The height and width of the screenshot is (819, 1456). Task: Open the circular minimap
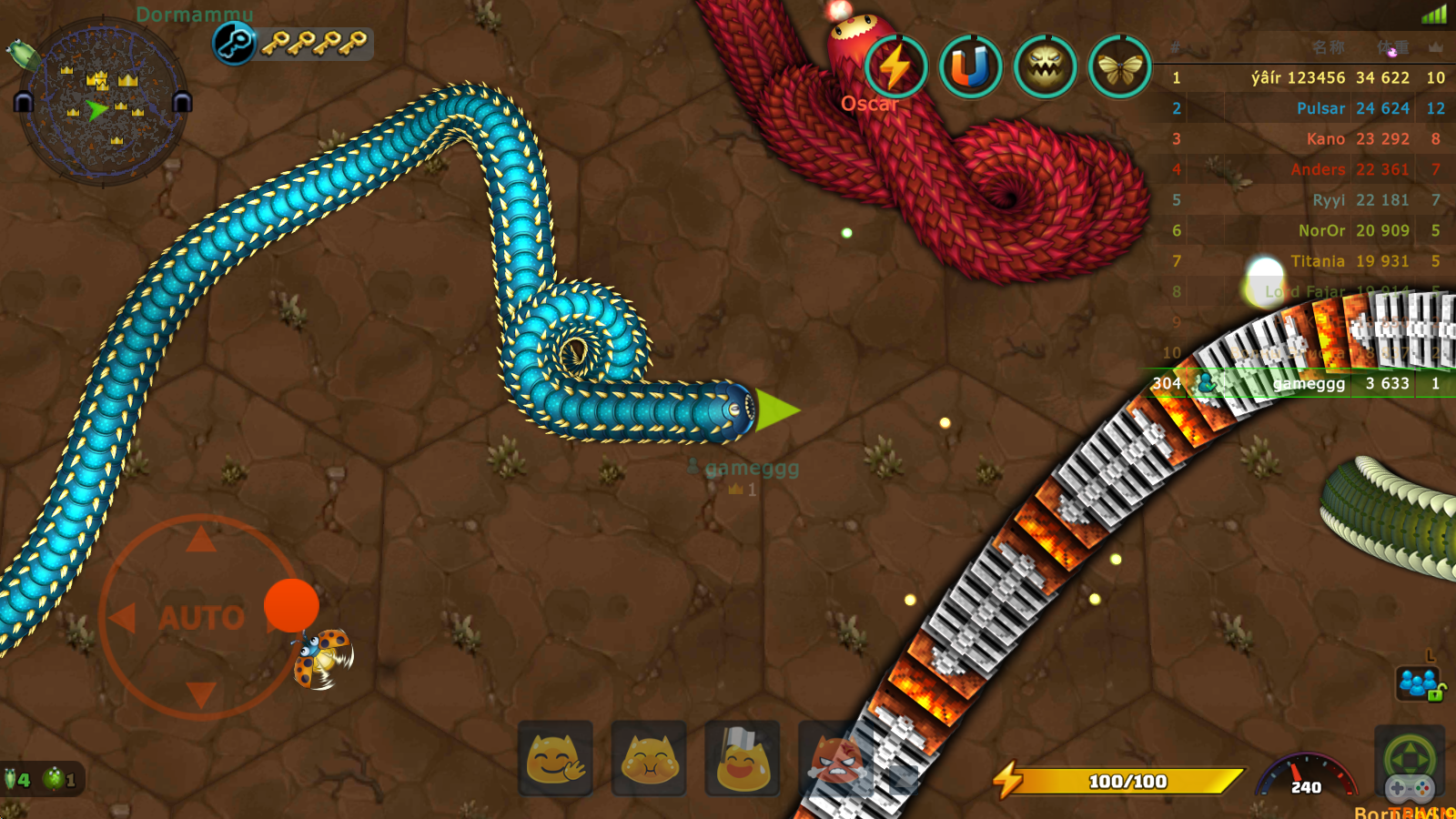[103, 102]
